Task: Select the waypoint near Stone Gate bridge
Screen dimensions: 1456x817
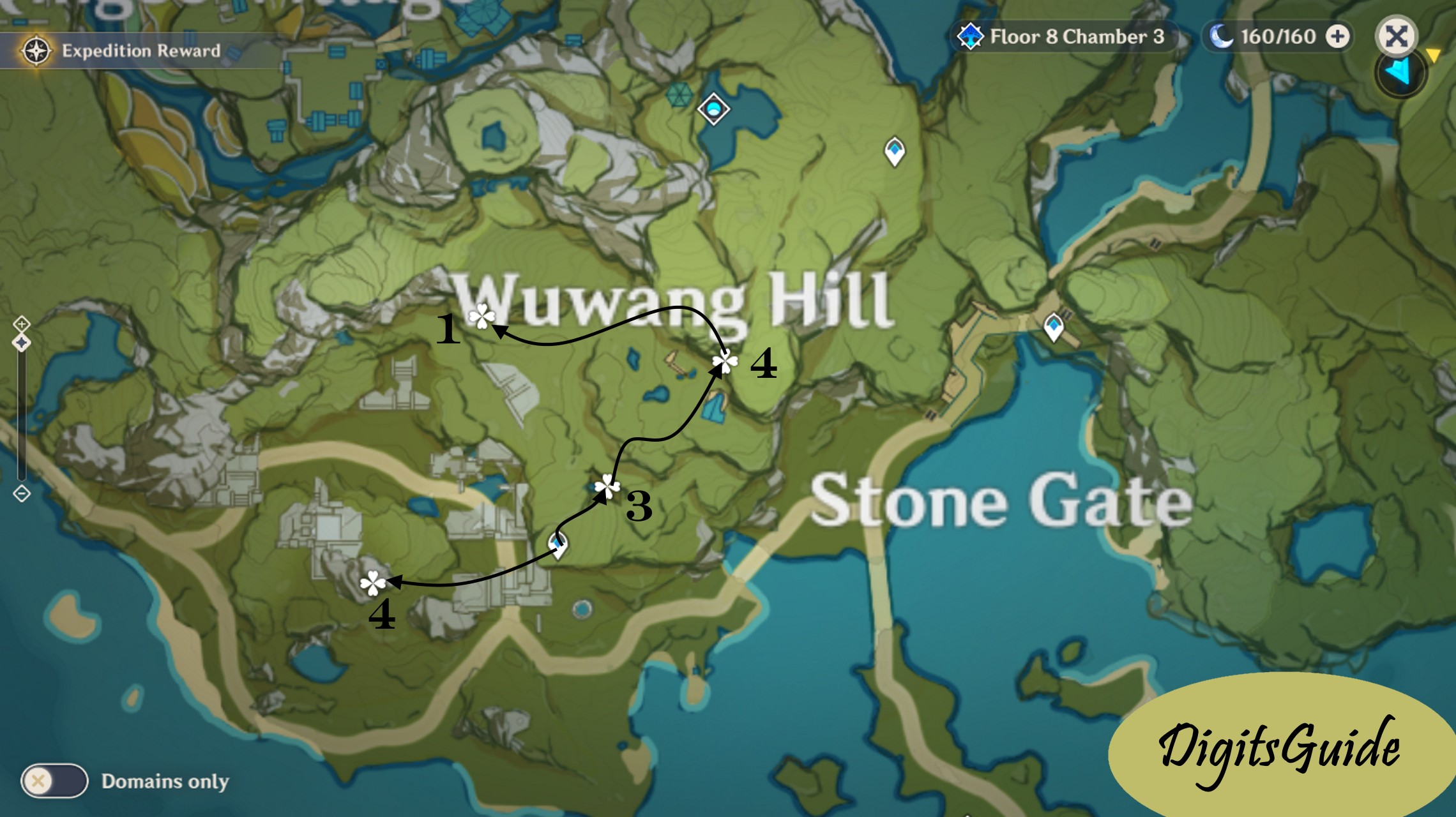Action: 1053,327
